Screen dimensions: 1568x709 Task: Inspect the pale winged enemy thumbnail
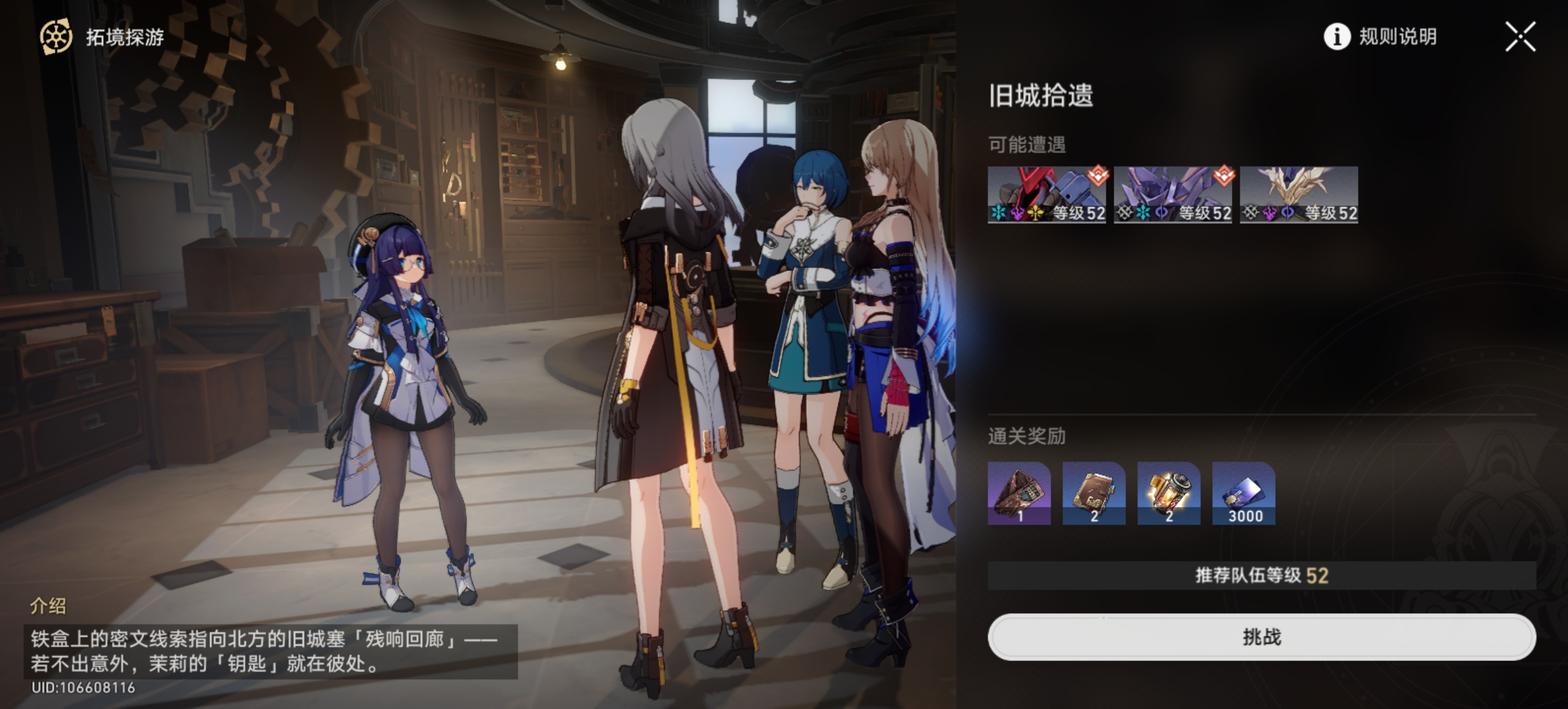(x=1298, y=194)
